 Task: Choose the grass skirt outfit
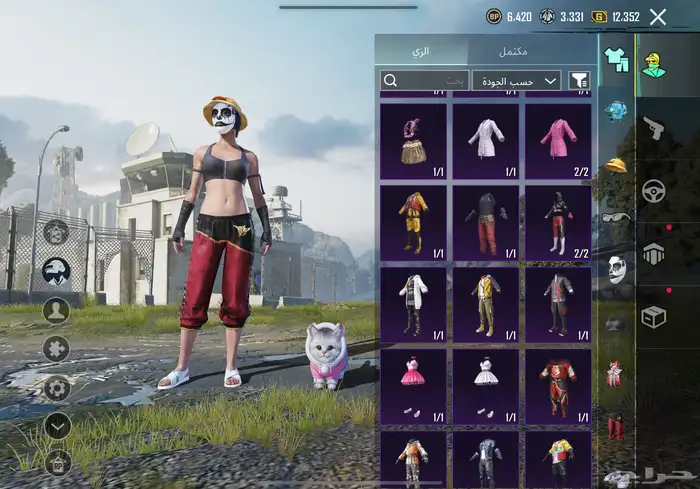pyautogui.click(x=413, y=139)
